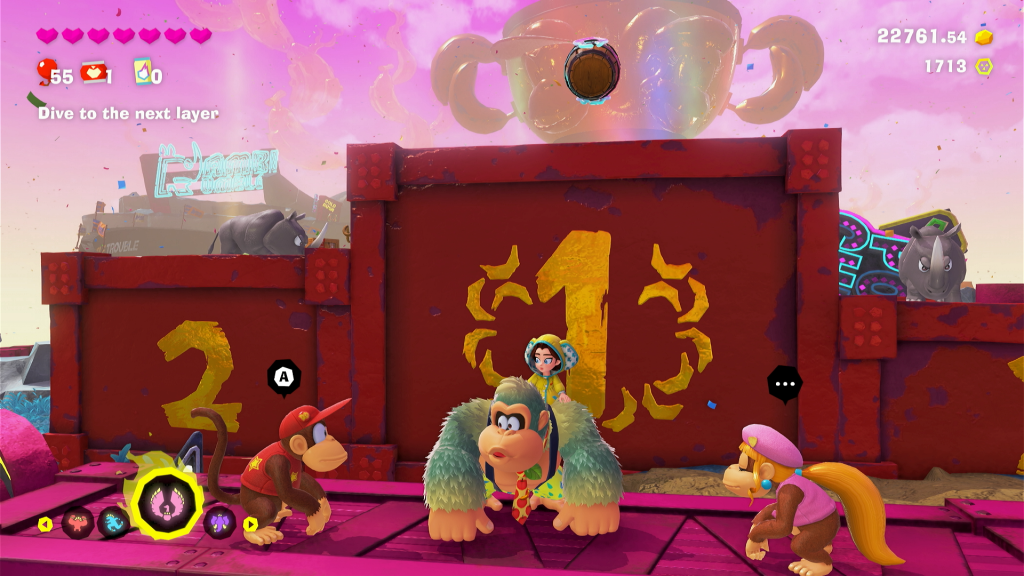Screen dimensions: 1024x576
Task: Click the gold nugget currency icon
Action: click(x=984, y=37)
